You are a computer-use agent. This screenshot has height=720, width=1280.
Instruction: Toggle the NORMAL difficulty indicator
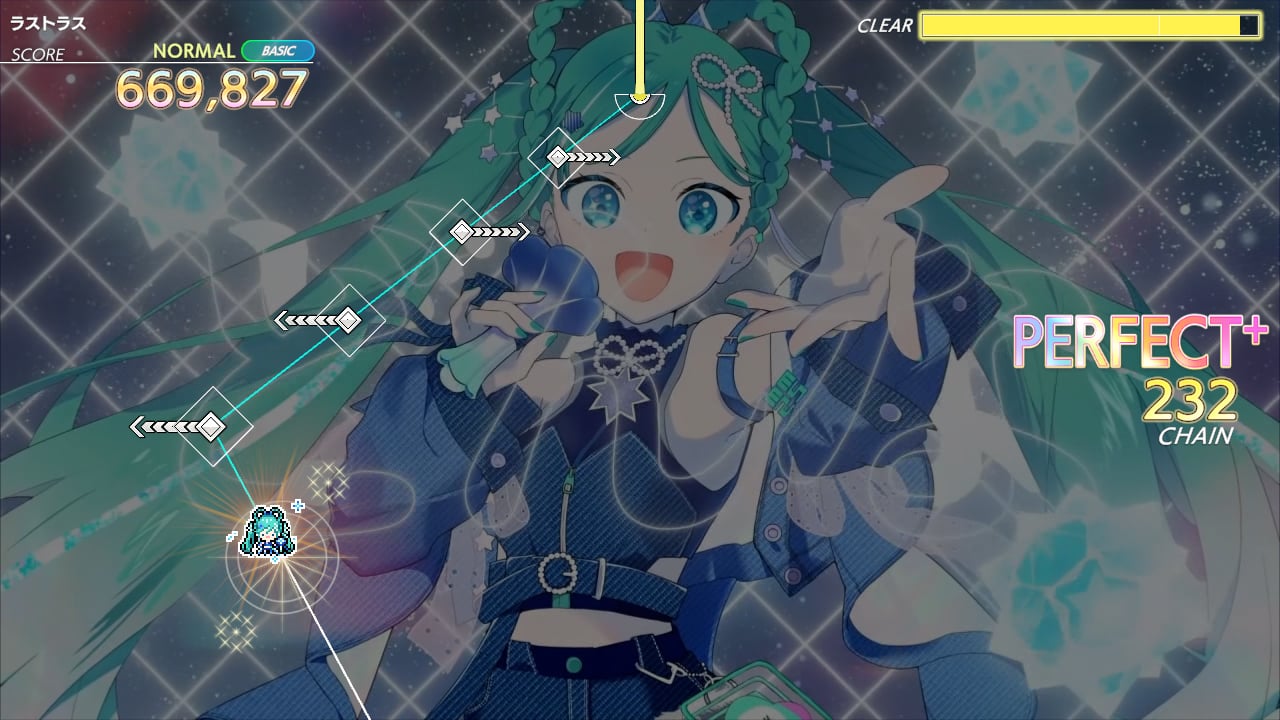click(193, 48)
